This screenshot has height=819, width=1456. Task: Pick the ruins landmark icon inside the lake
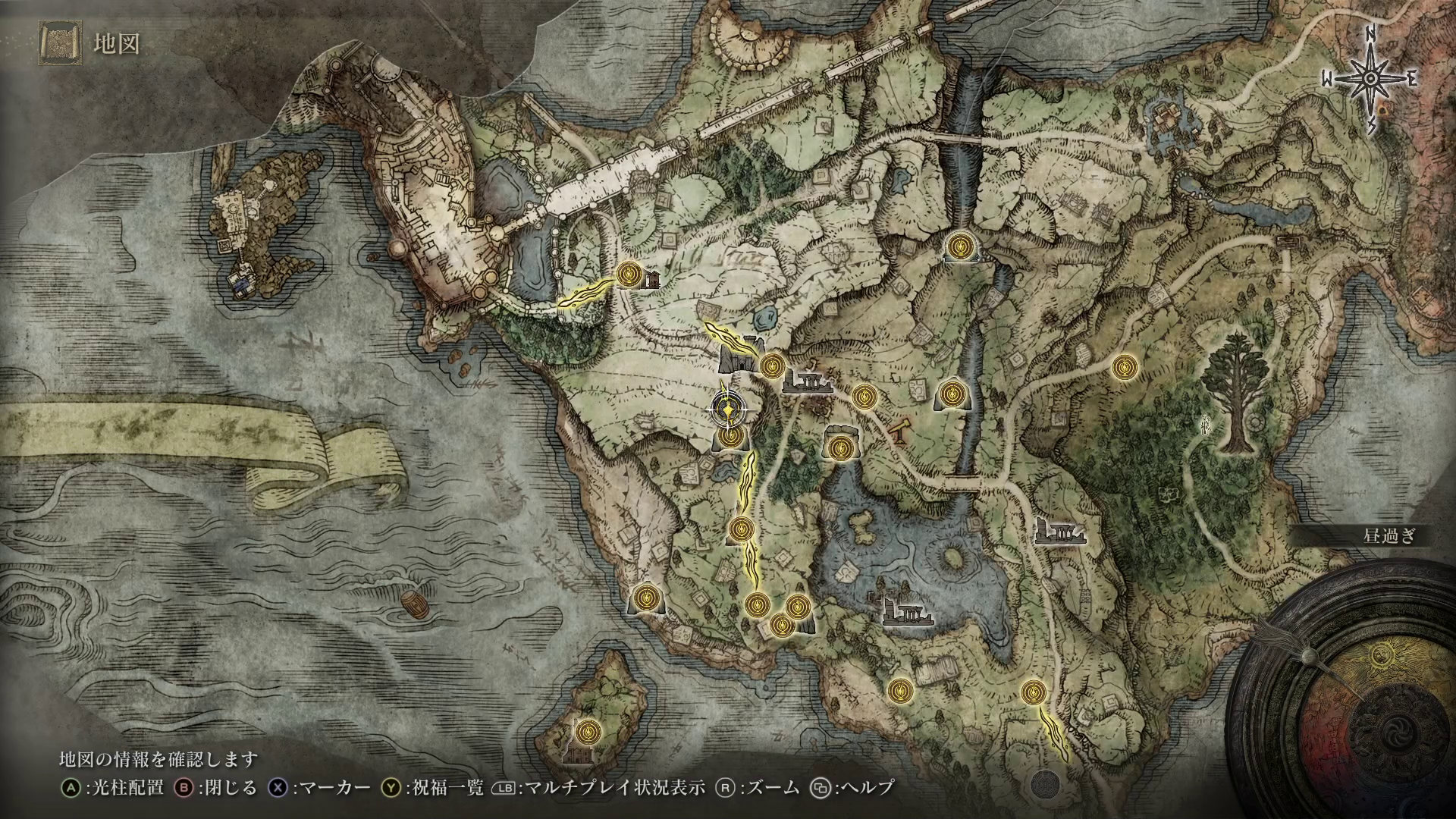click(x=908, y=610)
